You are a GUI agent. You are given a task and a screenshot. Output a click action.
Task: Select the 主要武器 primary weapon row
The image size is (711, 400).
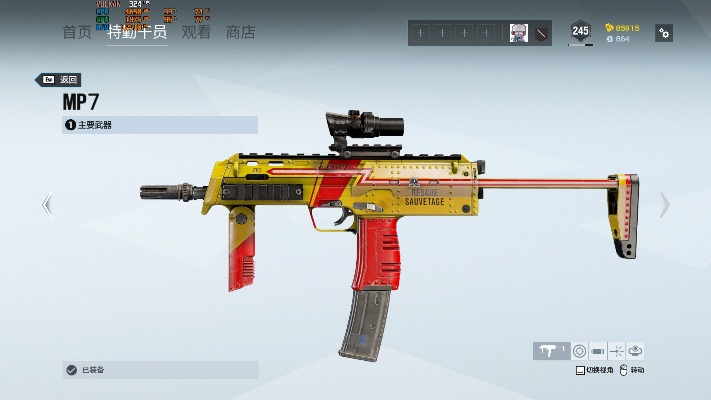[x=160, y=125]
